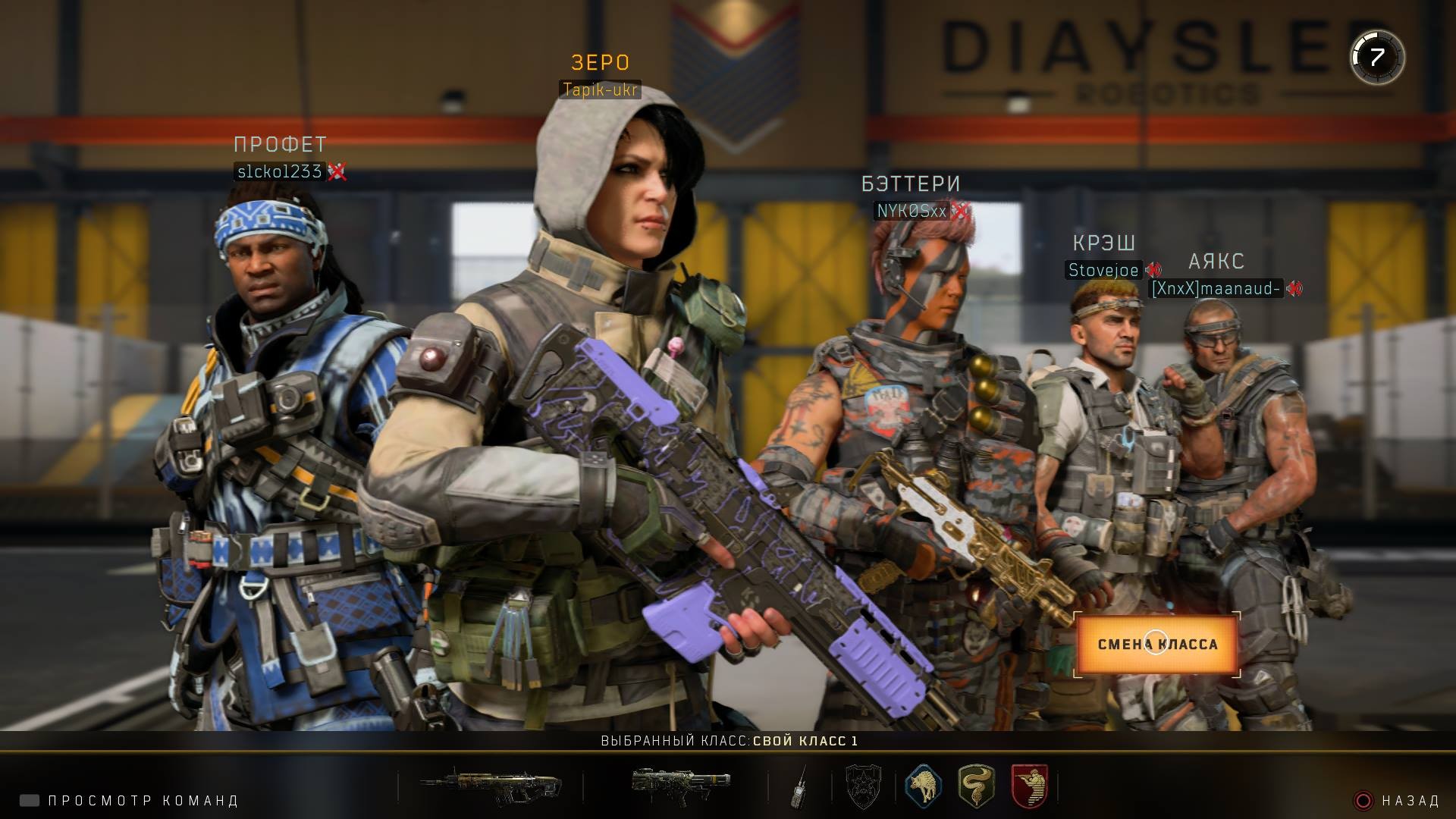Open ПРОСМОТР КОМАНД view
The width and height of the screenshot is (1456, 819).
144,799
